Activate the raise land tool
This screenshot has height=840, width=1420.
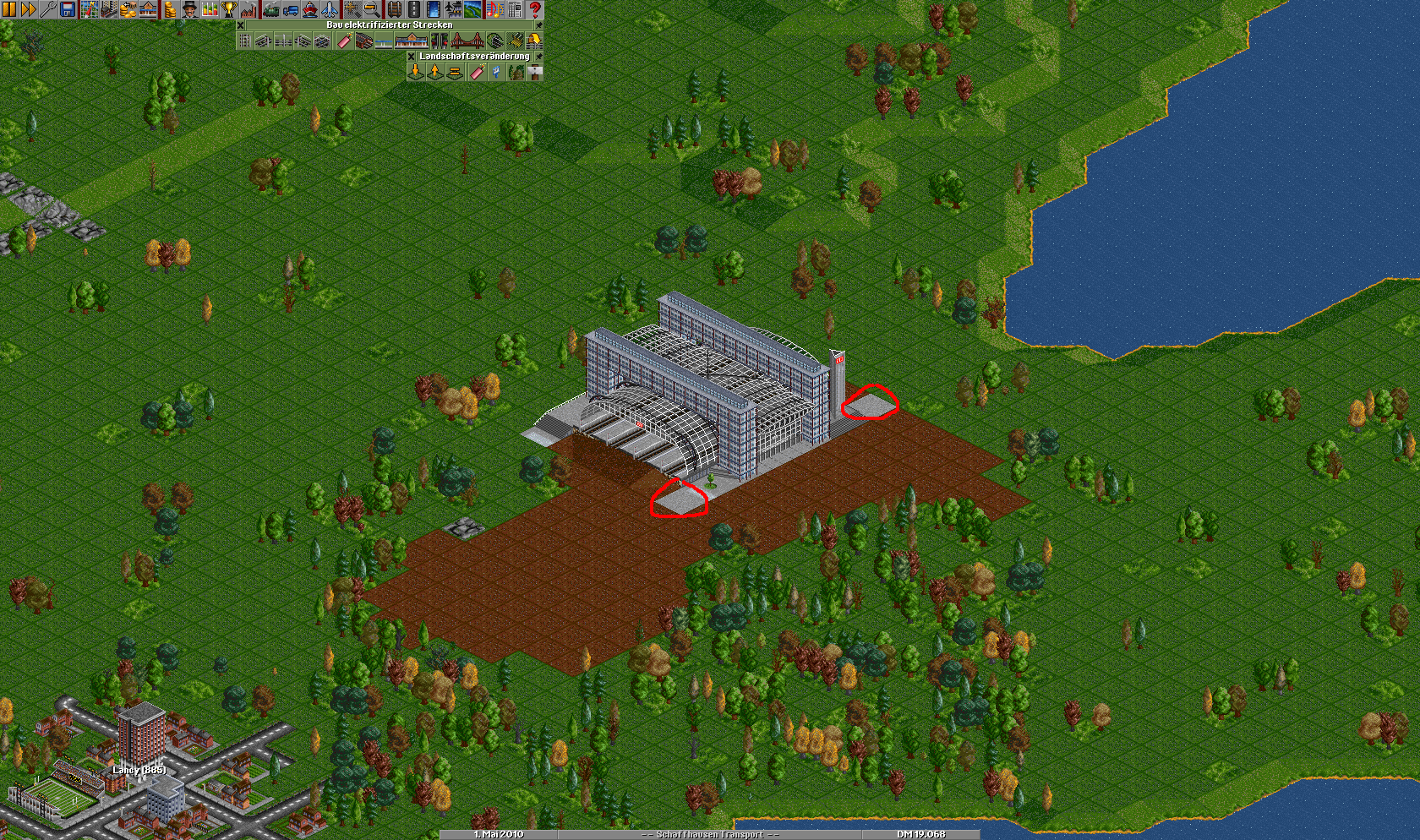[435, 73]
